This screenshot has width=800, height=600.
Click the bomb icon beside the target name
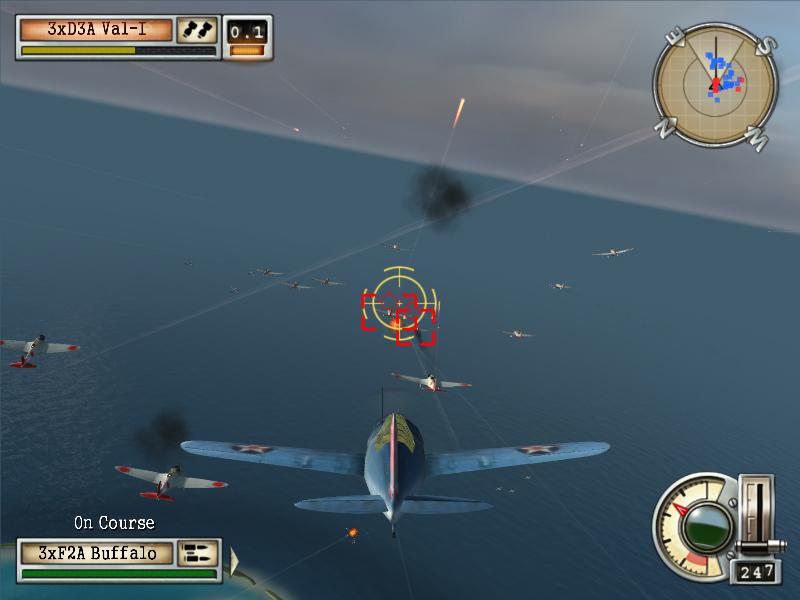click(x=197, y=30)
